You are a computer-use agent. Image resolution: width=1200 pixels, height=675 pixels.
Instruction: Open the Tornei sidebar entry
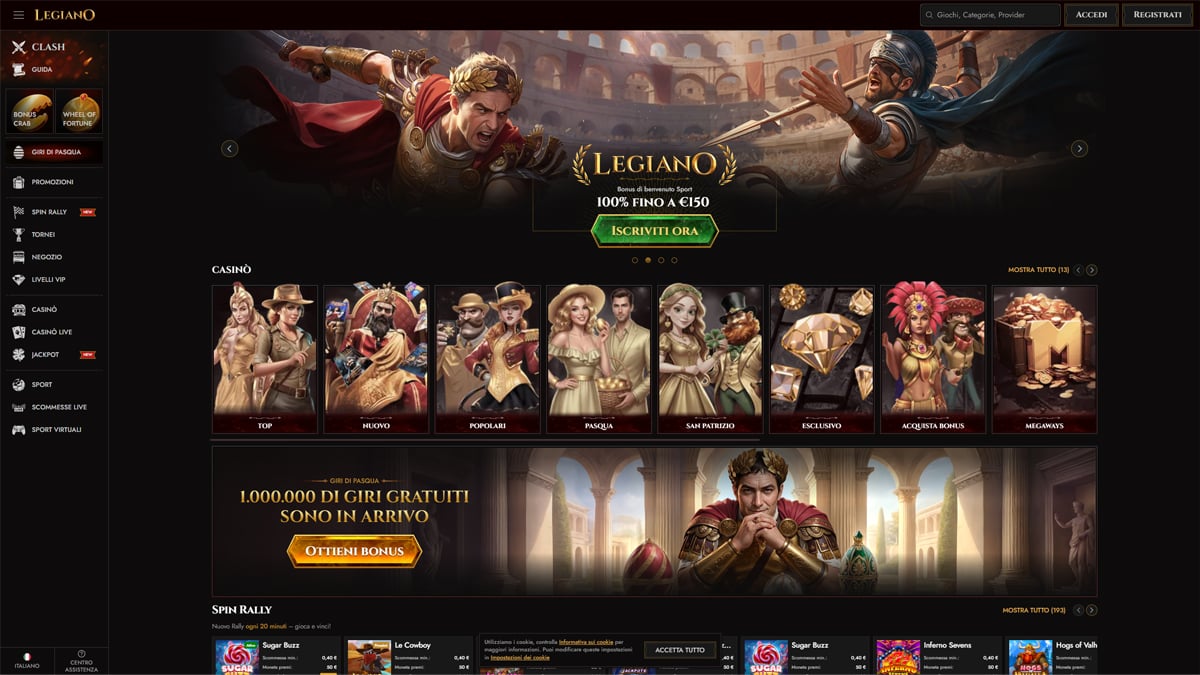tap(43, 235)
